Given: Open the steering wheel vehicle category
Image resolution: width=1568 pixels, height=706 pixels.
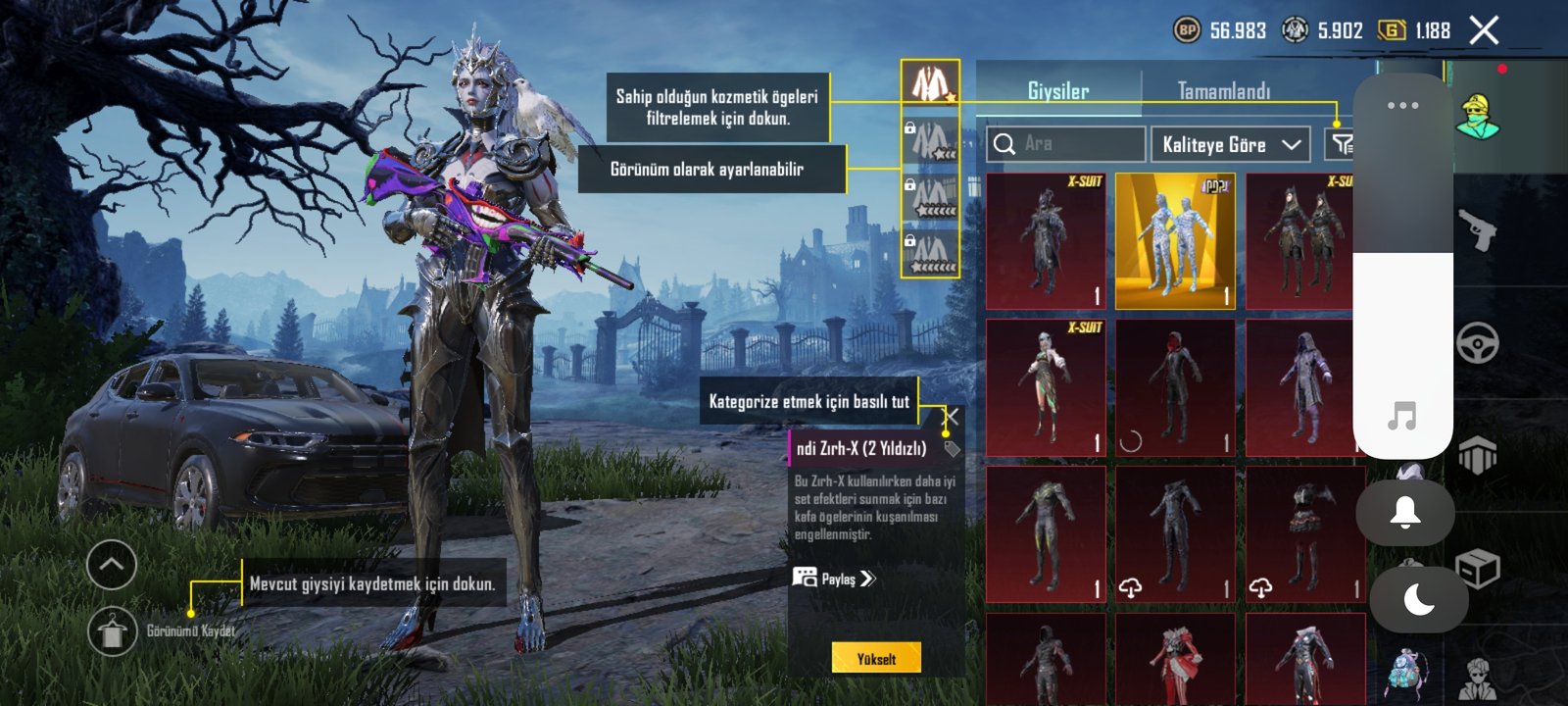Looking at the screenshot, I should [1477, 343].
